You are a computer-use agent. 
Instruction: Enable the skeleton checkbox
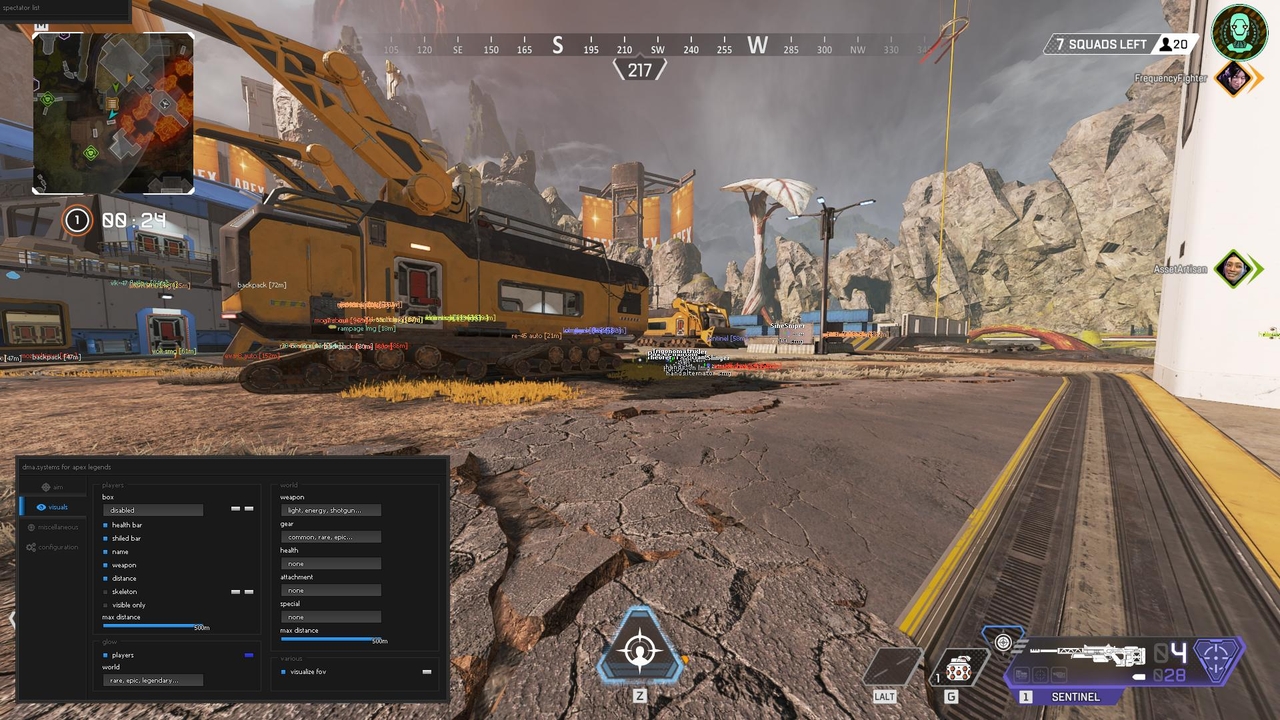pyautogui.click(x=104, y=592)
